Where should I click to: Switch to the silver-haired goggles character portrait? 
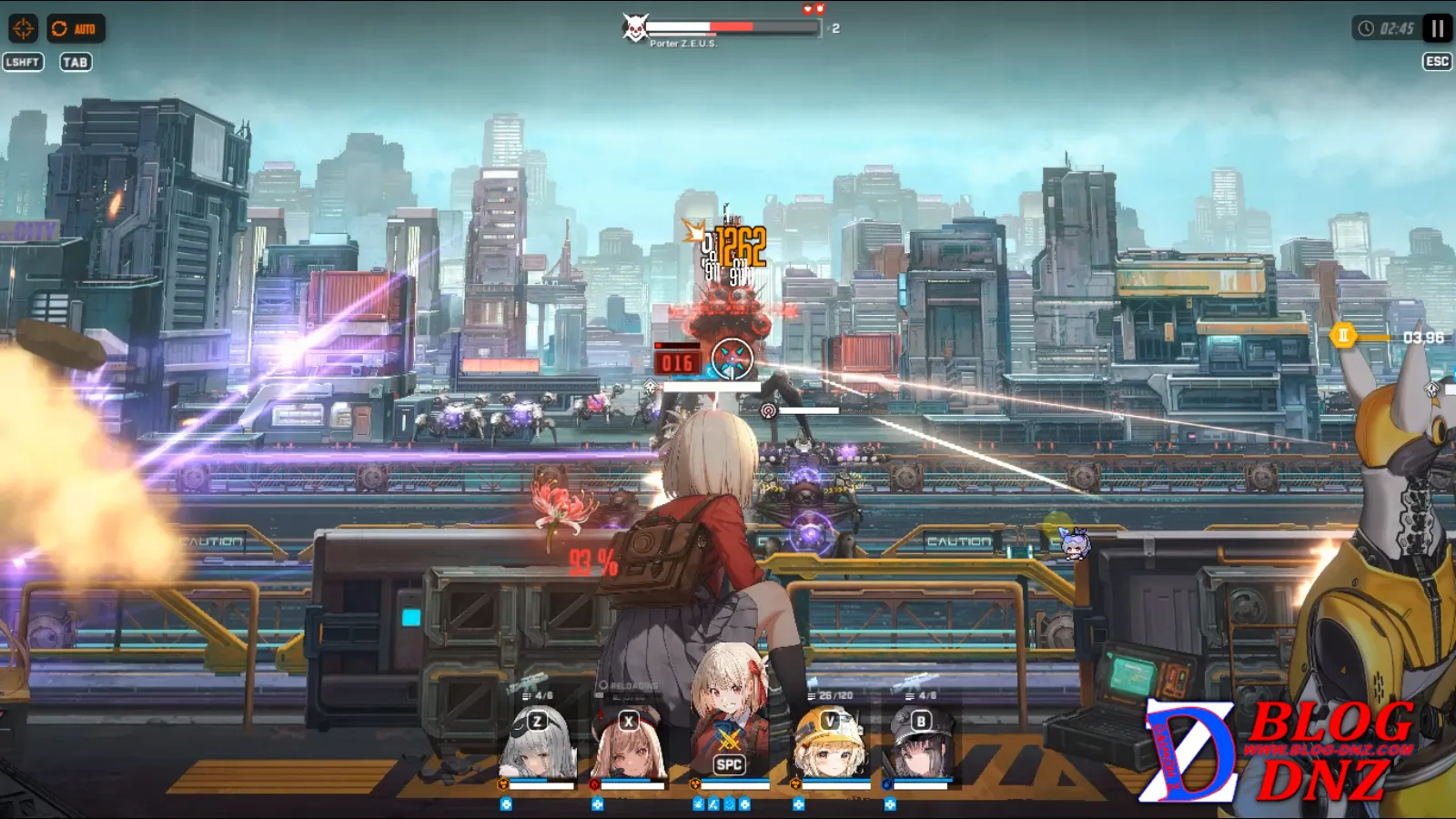tap(539, 746)
